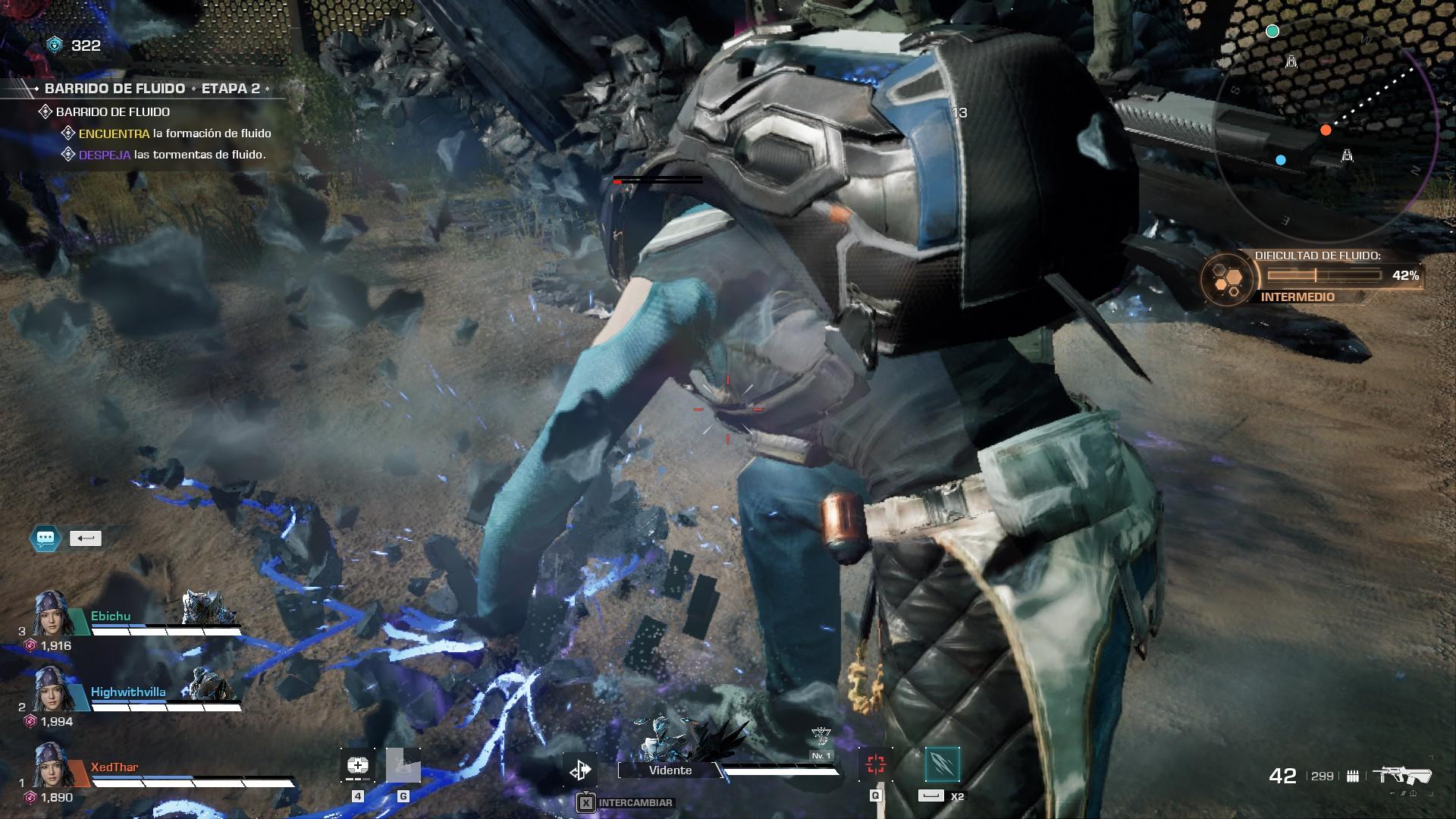The width and height of the screenshot is (1456, 819).
Task: Select the greyed-out G ability slot
Action: point(403,766)
